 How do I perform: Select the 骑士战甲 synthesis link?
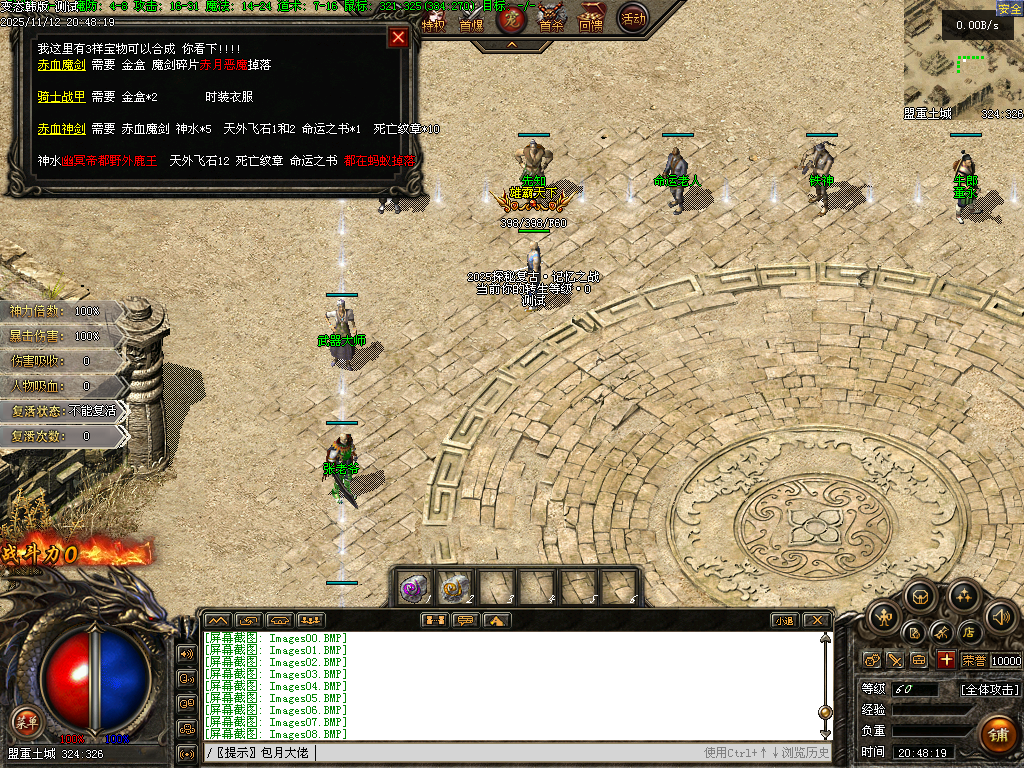tap(61, 97)
